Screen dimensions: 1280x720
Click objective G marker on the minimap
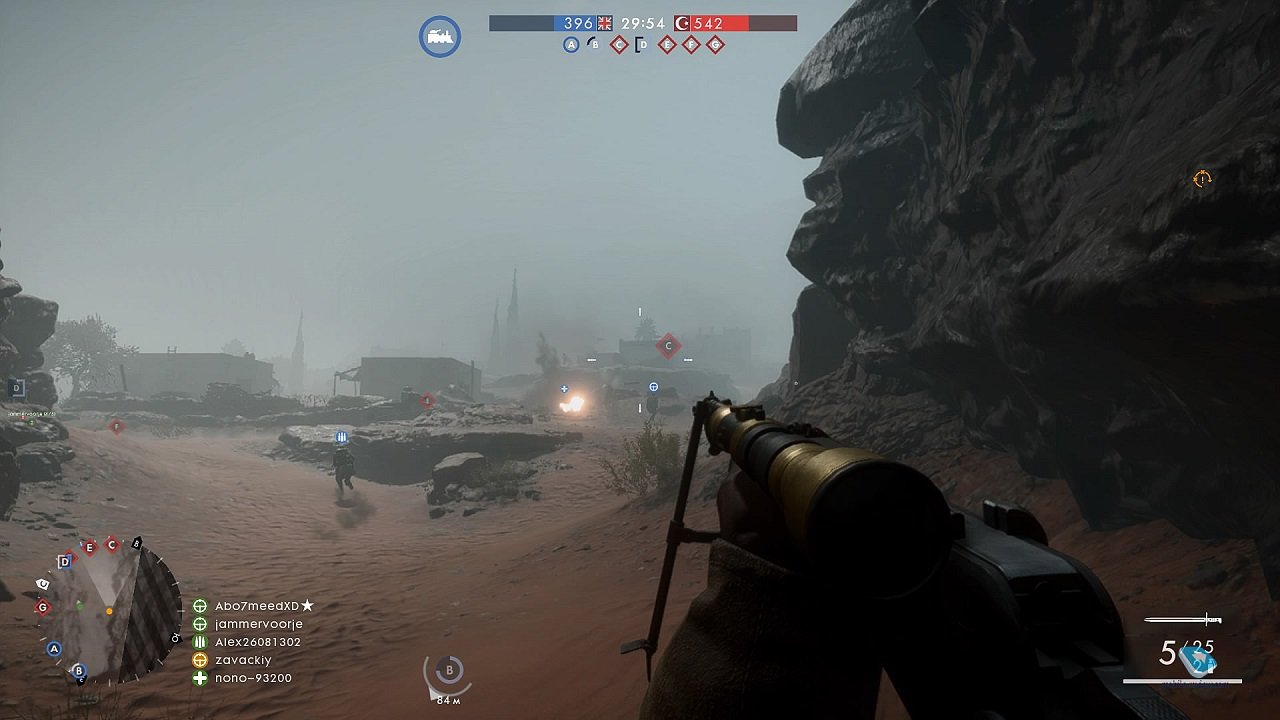pyautogui.click(x=42, y=607)
